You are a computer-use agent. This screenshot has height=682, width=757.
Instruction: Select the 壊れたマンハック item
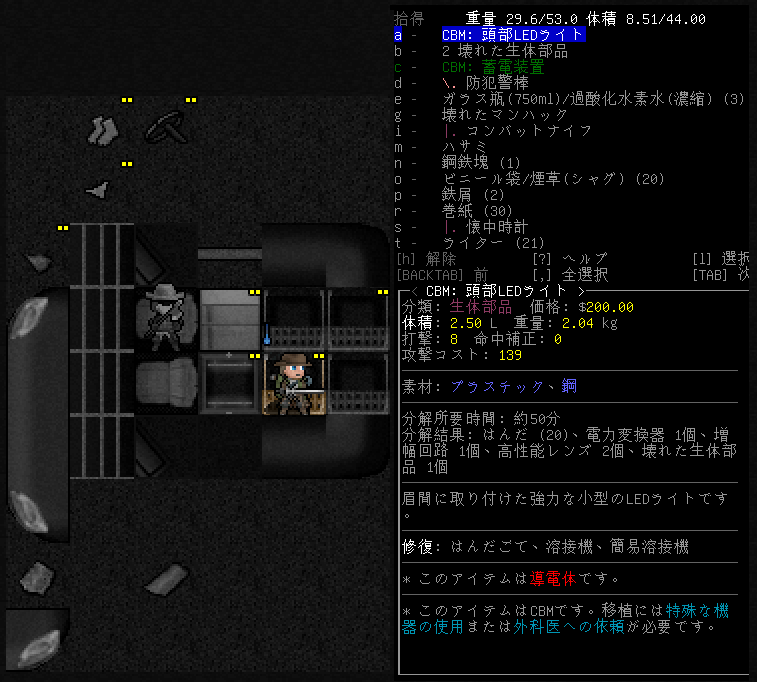[x=497, y=115]
